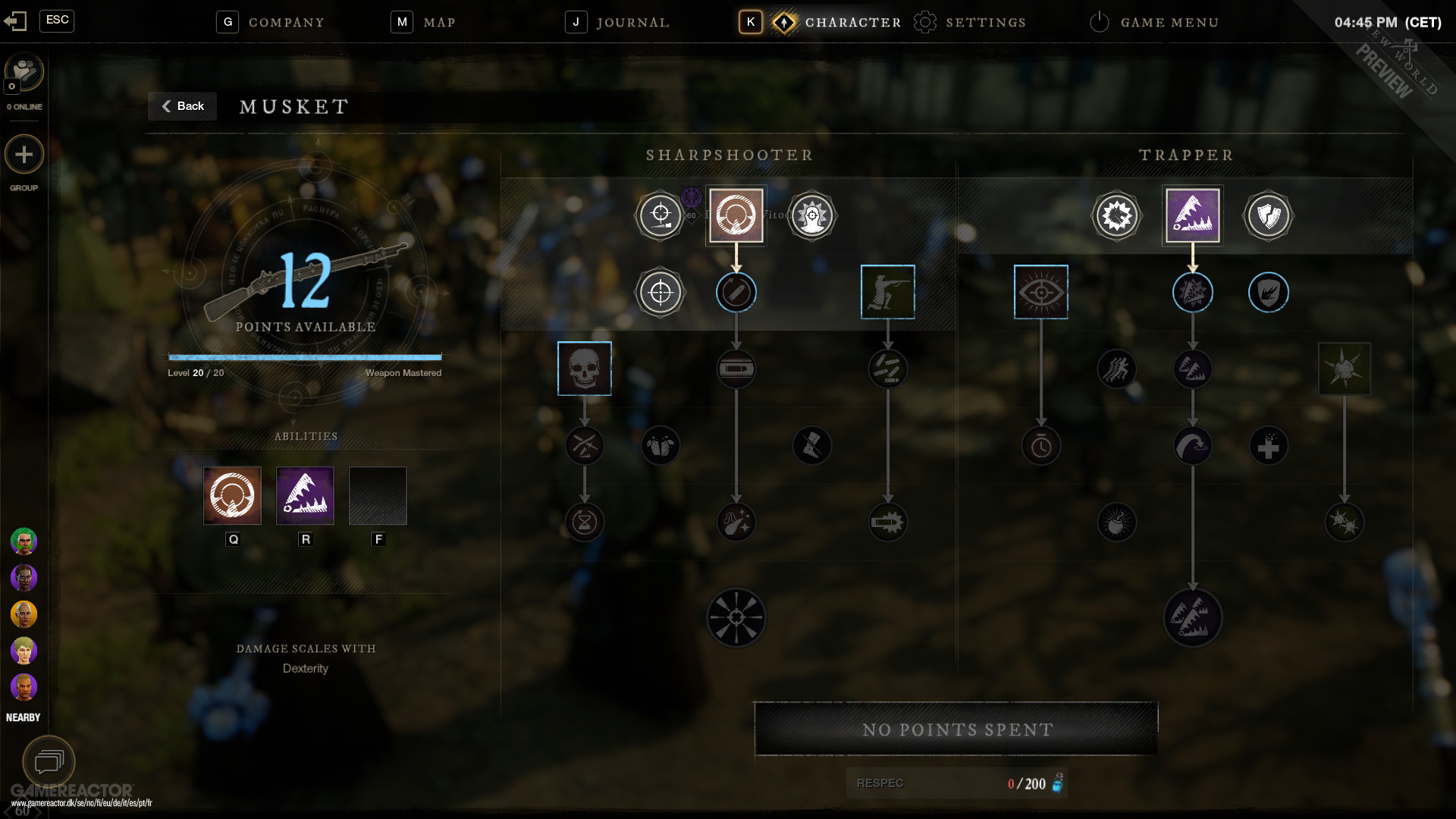1456x819 pixels.
Task: Go back from the Musket skill tree
Action: (183, 106)
